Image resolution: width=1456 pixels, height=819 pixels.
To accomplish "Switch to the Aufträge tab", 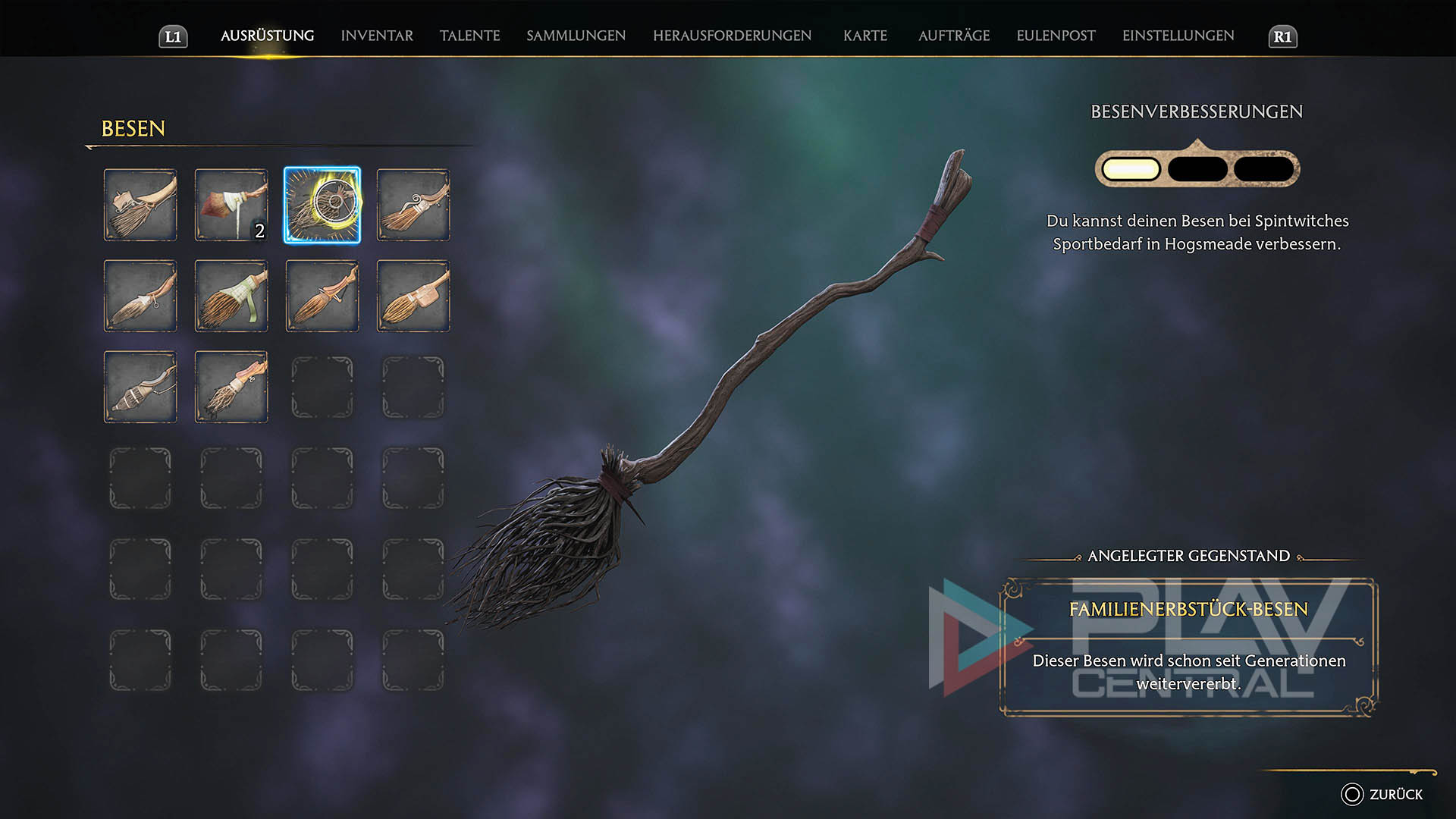I will pos(953,36).
